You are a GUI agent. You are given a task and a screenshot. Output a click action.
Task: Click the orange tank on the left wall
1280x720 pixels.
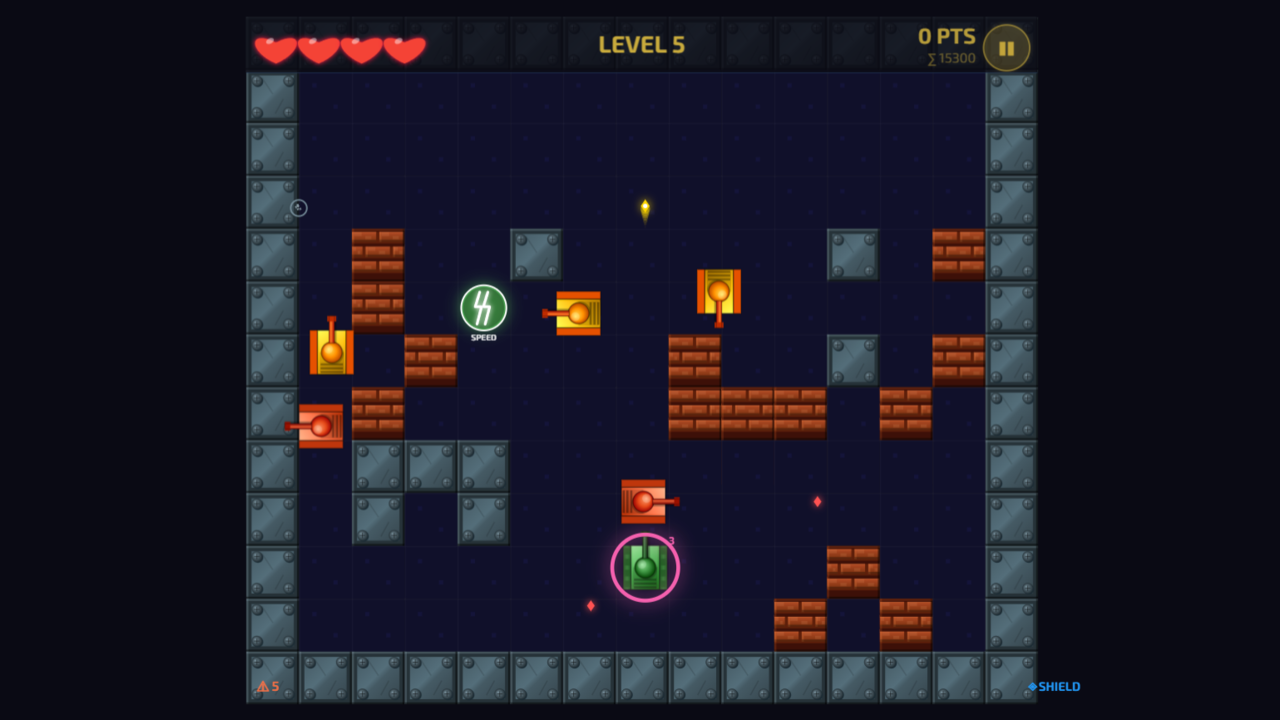(332, 353)
